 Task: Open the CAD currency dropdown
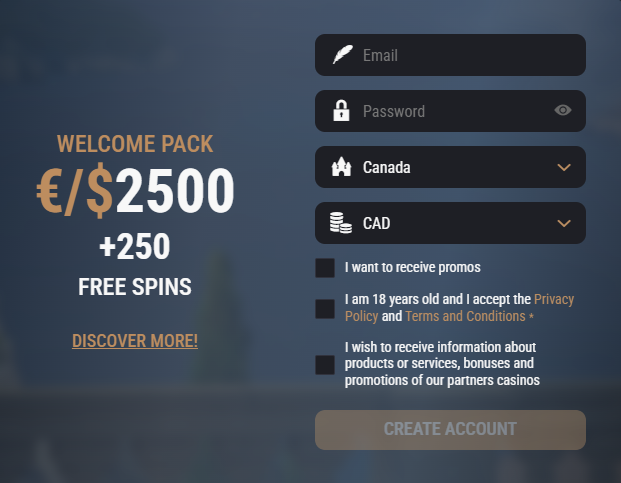450,223
